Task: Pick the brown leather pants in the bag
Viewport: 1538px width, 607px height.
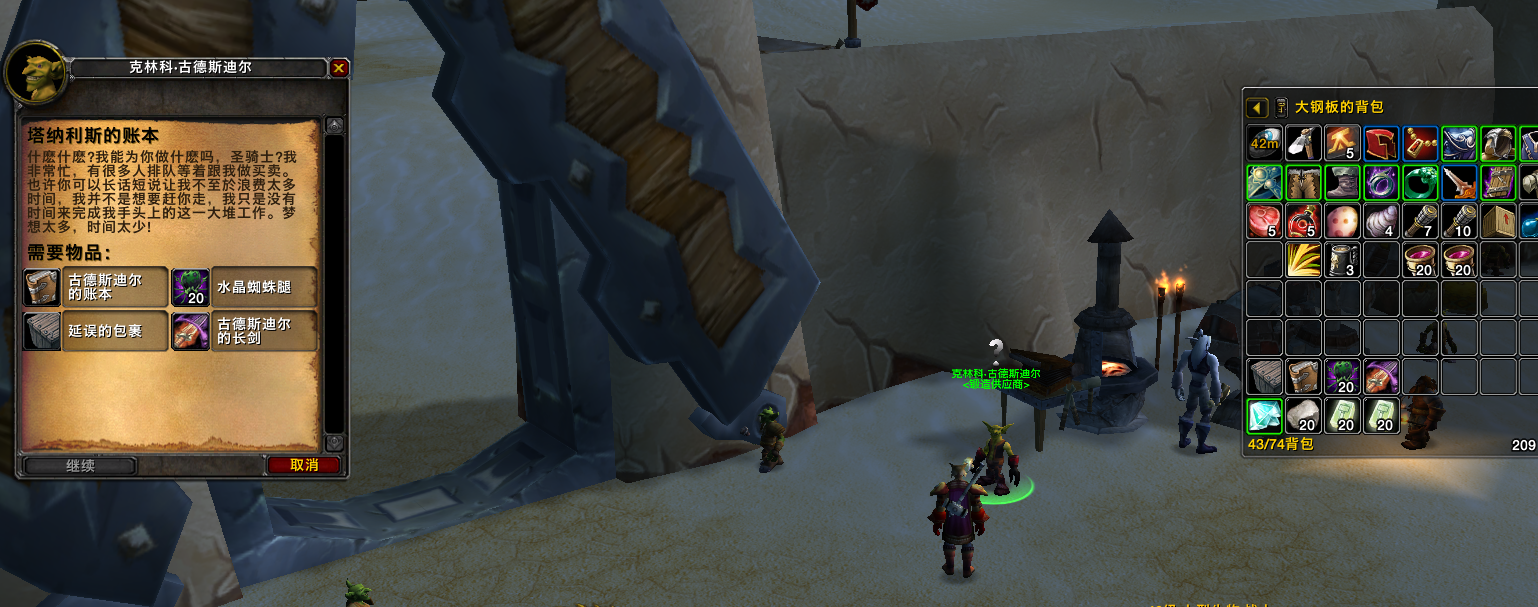Action: [1303, 183]
